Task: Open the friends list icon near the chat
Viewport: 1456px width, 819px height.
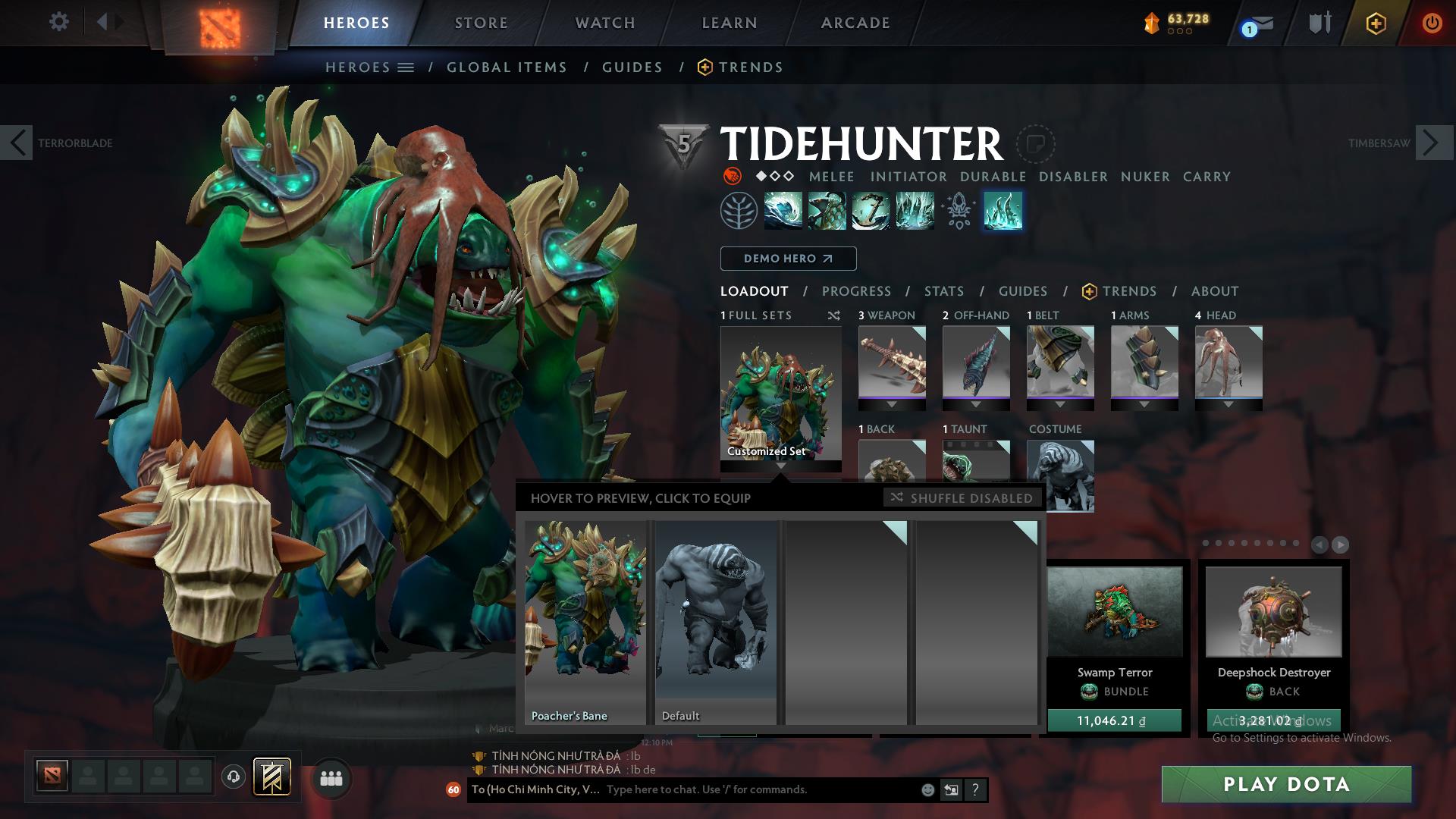Action: point(330,777)
